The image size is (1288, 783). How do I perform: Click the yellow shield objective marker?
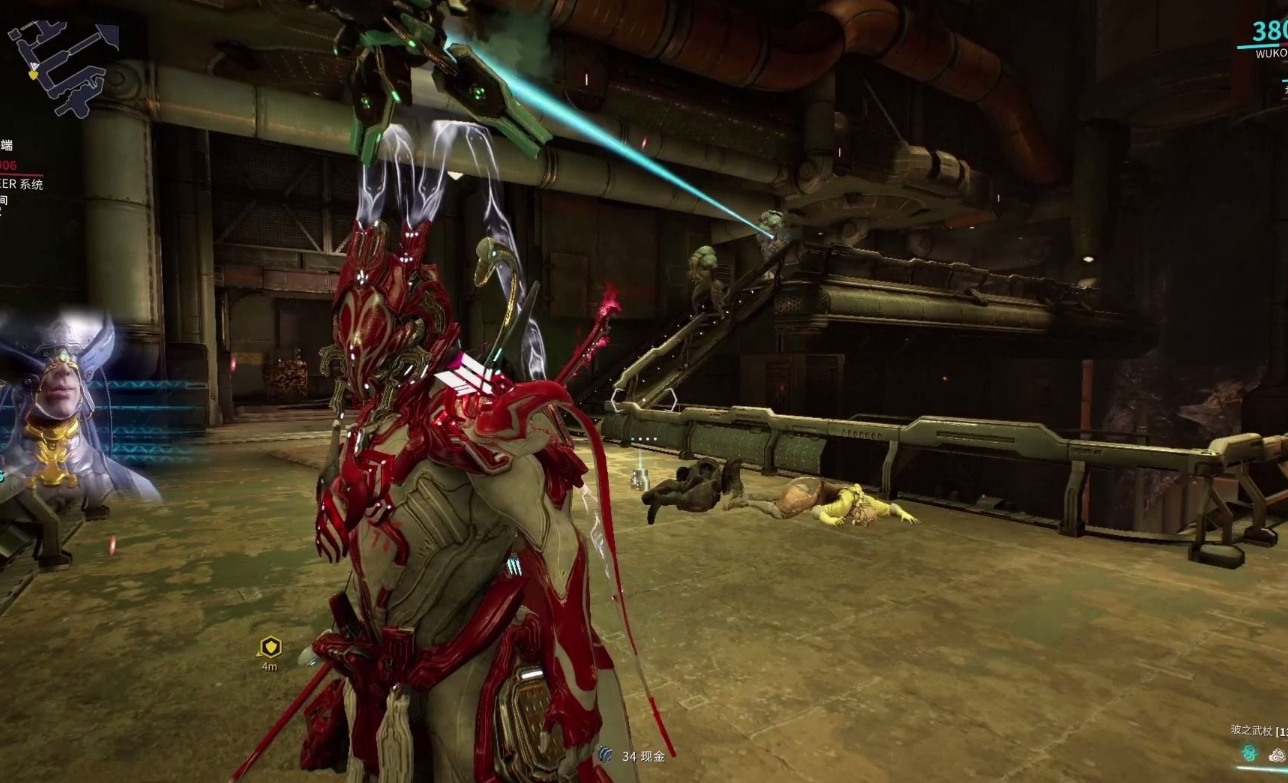[x=269, y=647]
